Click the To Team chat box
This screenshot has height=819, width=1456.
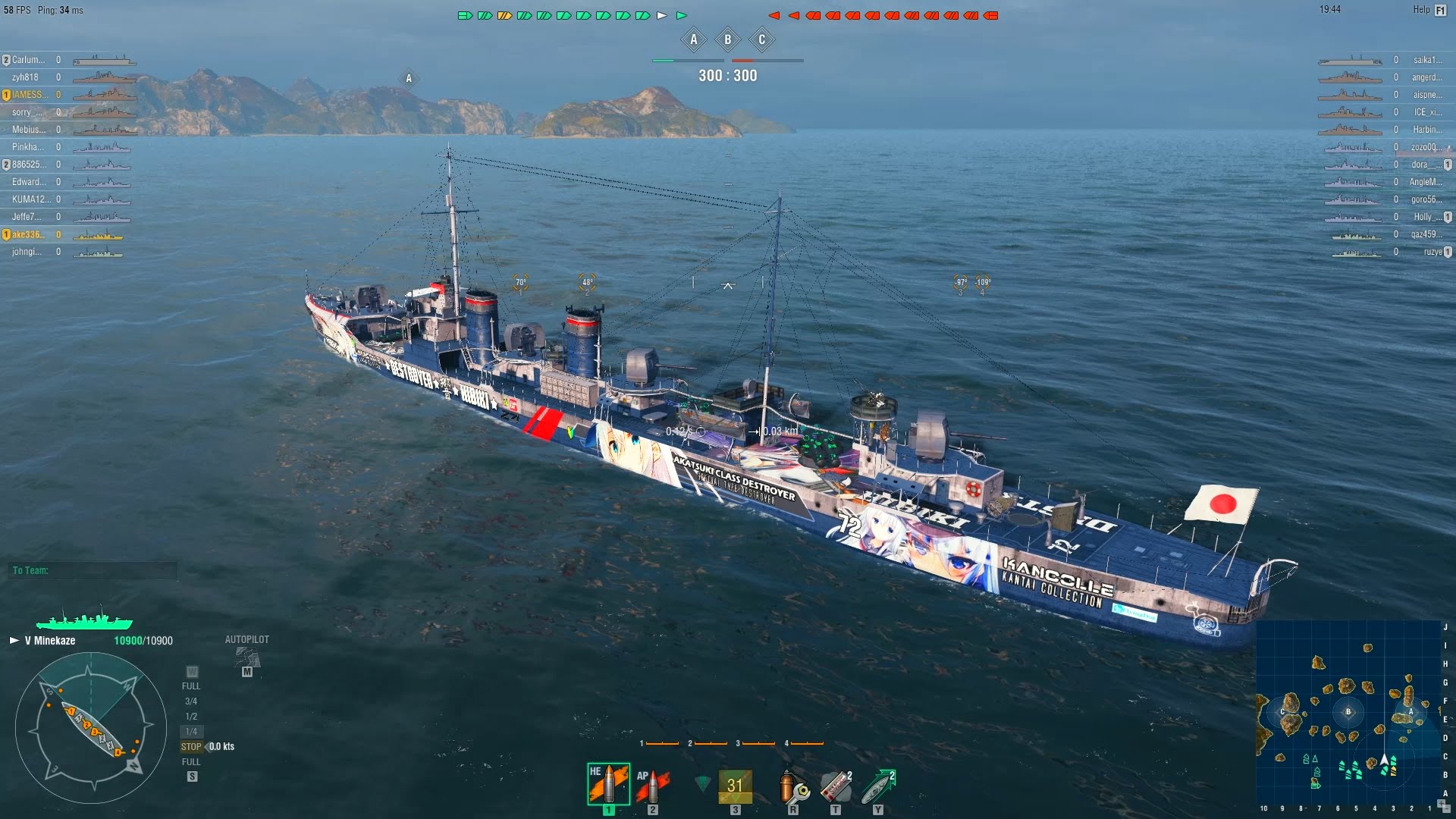tap(94, 570)
